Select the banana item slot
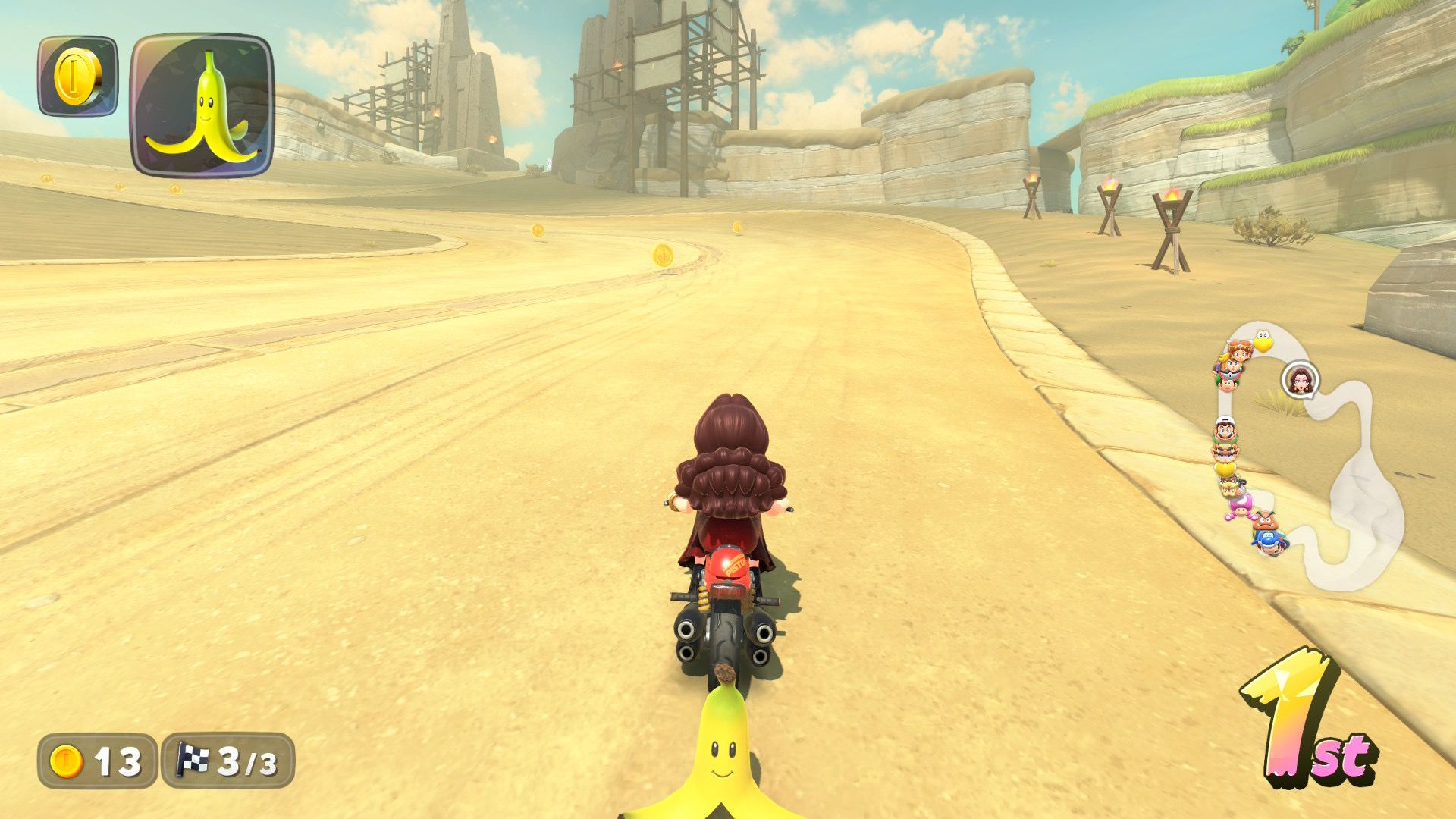Viewport: 1456px width, 819px height. [x=202, y=105]
